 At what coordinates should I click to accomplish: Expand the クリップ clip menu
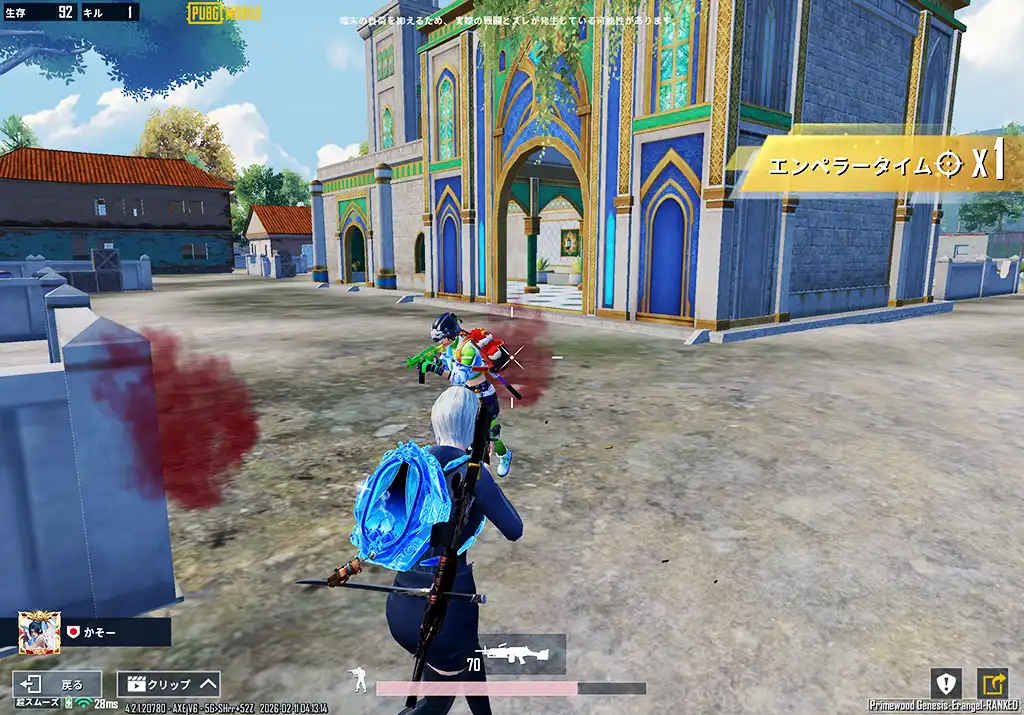pyautogui.click(x=168, y=685)
